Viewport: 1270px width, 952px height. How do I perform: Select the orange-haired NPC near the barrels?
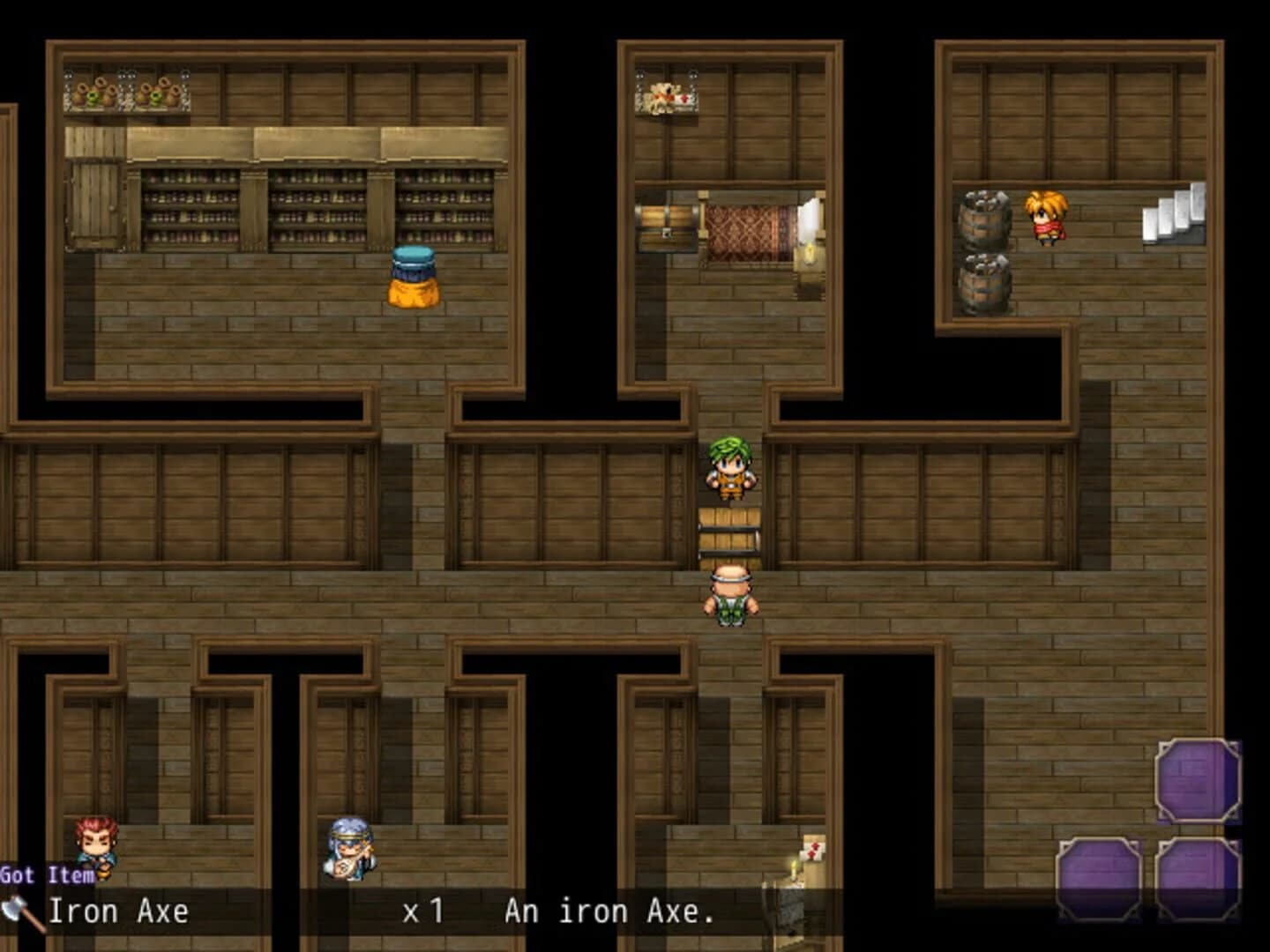(1046, 213)
